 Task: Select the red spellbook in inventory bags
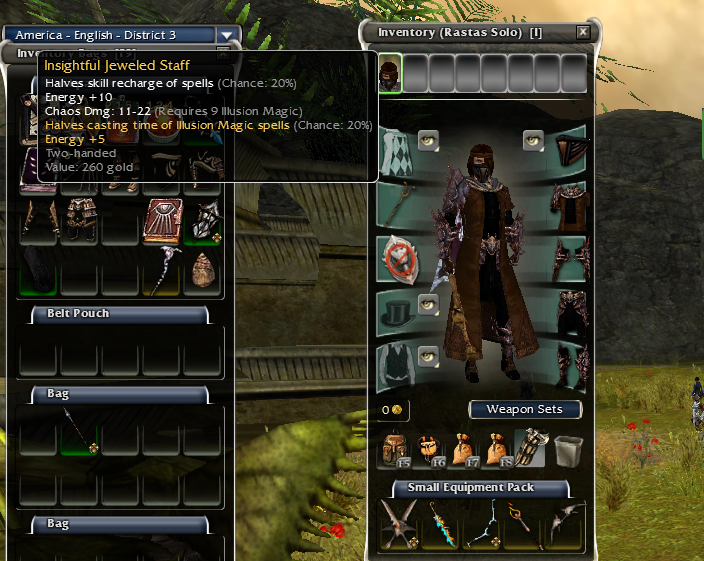click(x=162, y=220)
